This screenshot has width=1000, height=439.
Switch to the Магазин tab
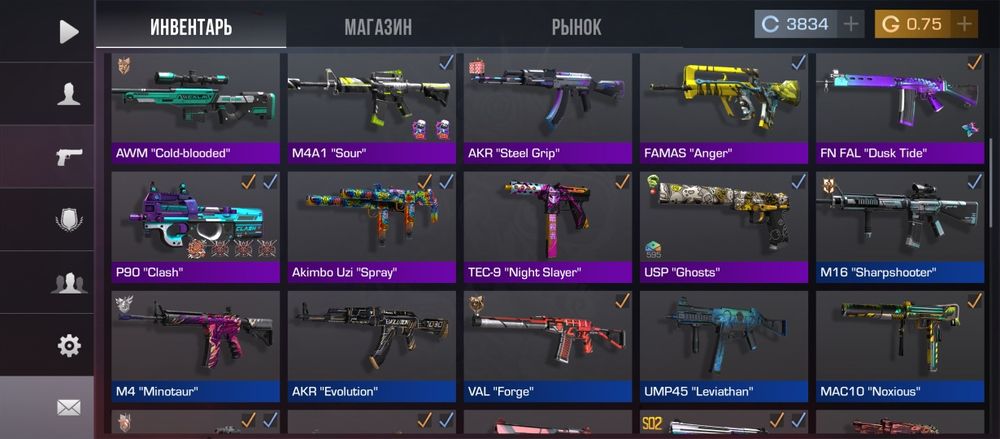tap(378, 27)
